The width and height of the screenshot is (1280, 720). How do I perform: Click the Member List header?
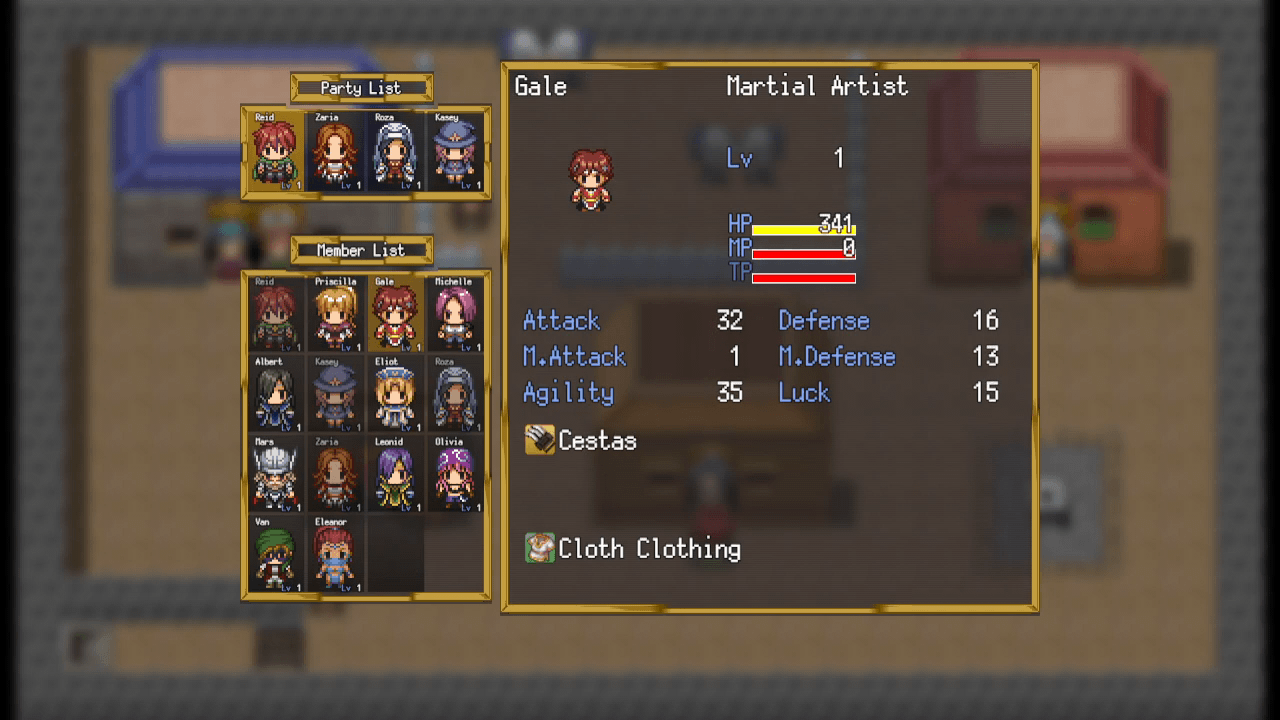(x=361, y=249)
